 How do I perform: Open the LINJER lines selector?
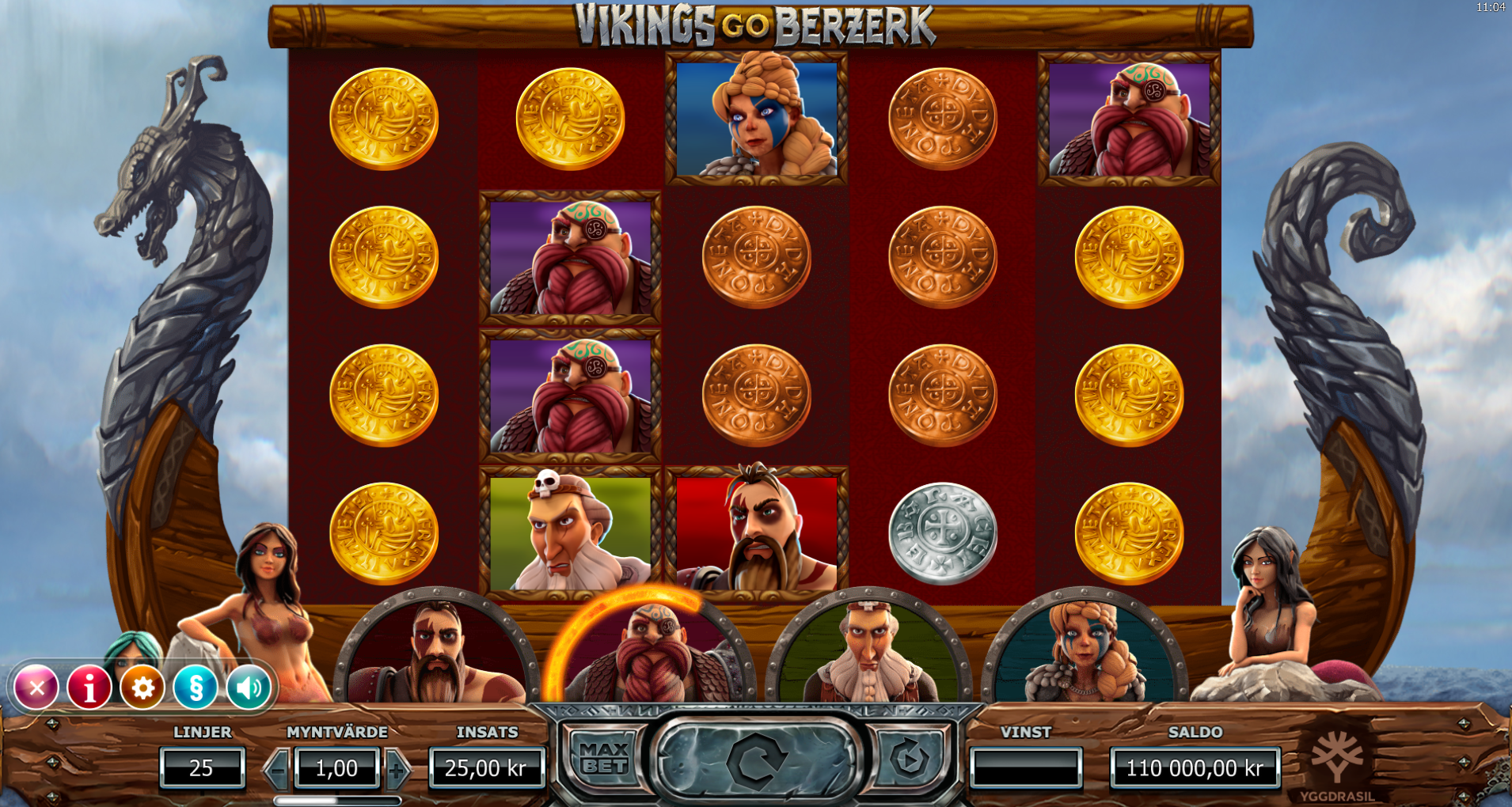[x=203, y=767]
